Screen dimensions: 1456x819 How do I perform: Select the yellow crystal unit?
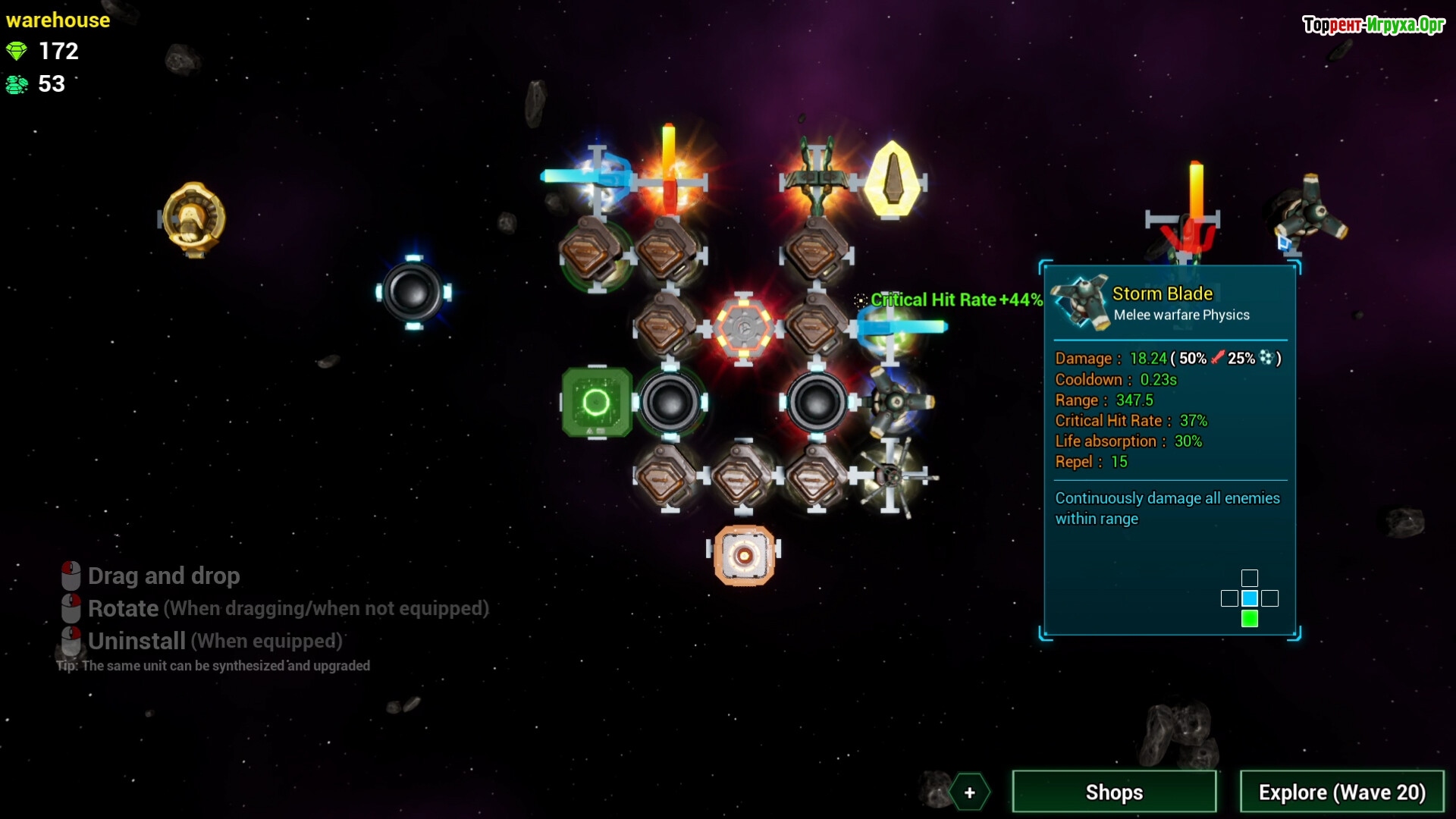coord(893,180)
